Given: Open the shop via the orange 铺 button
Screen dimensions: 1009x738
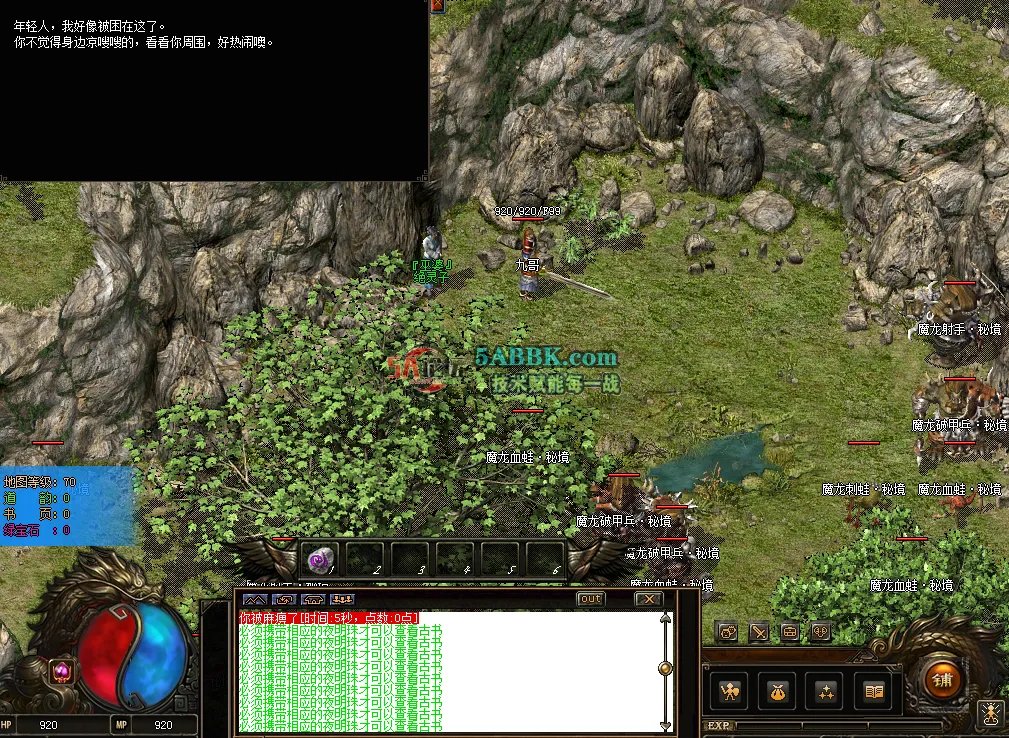Looking at the screenshot, I should pos(941,681).
